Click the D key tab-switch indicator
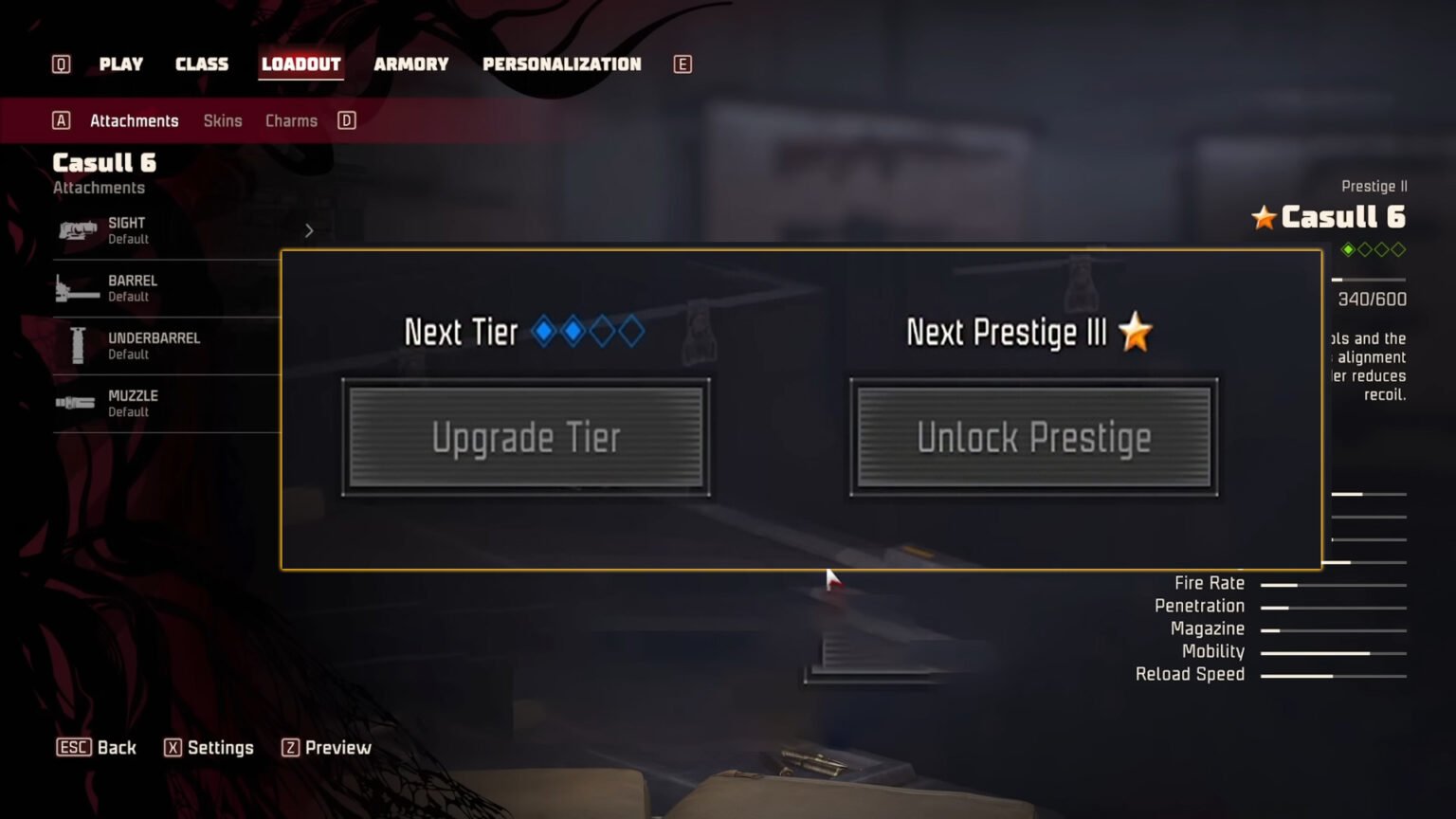This screenshot has width=1456, height=819. click(x=346, y=120)
